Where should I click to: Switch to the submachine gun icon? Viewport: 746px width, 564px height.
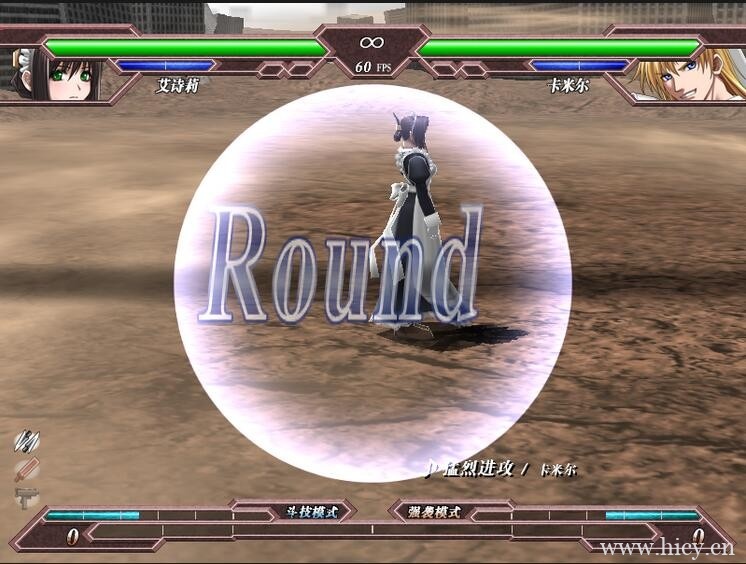click(x=27, y=496)
